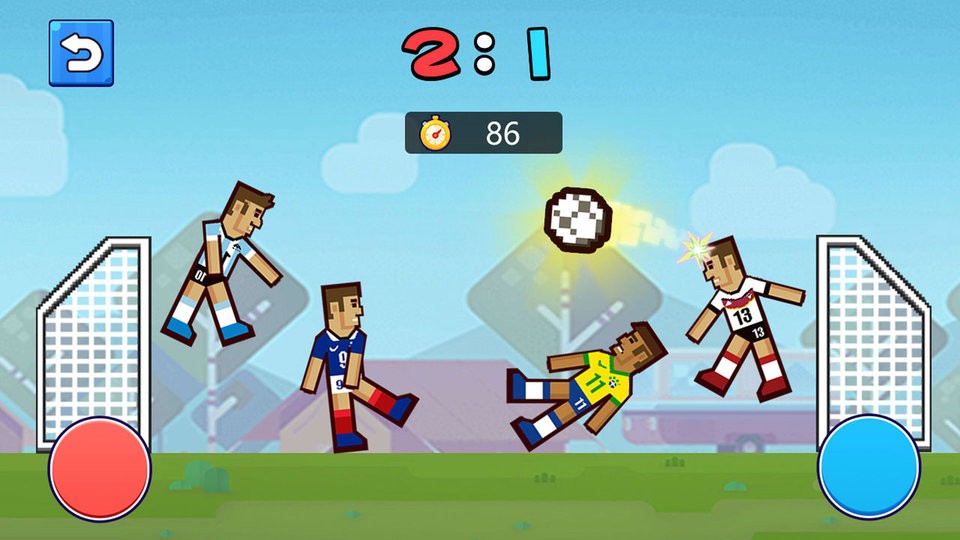This screenshot has width=960, height=540.
Task: Tap the red round player button
Action: [x=100, y=468]
